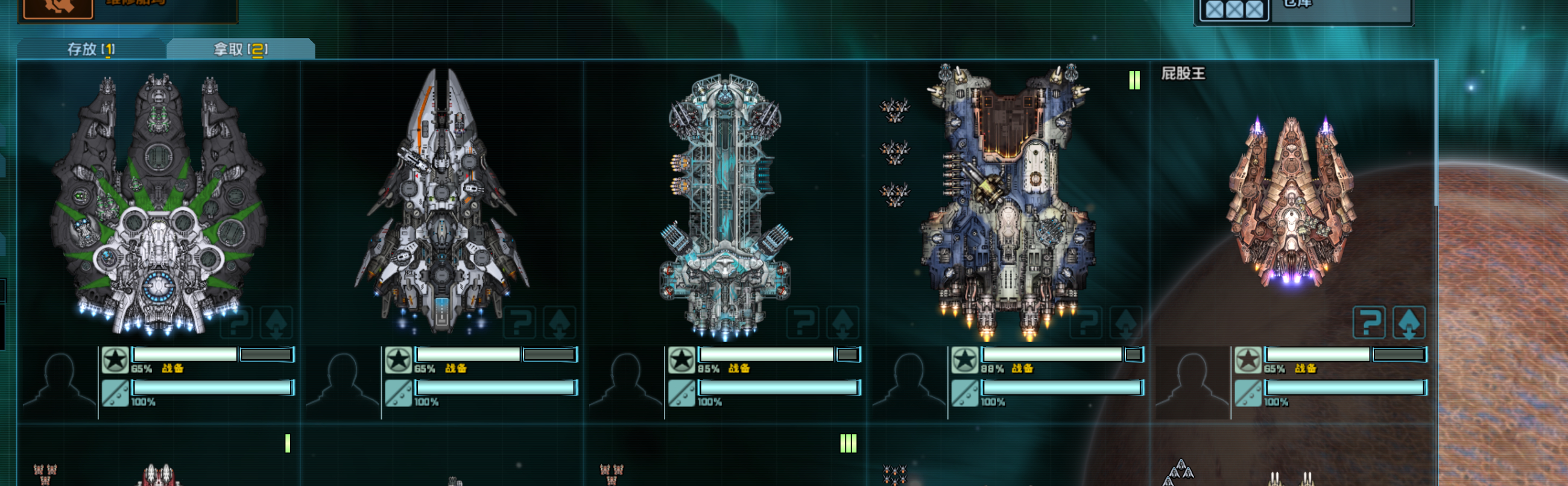Click the orange gear button at top left
Screen dimensions: 1568x486
pos(58,7)
